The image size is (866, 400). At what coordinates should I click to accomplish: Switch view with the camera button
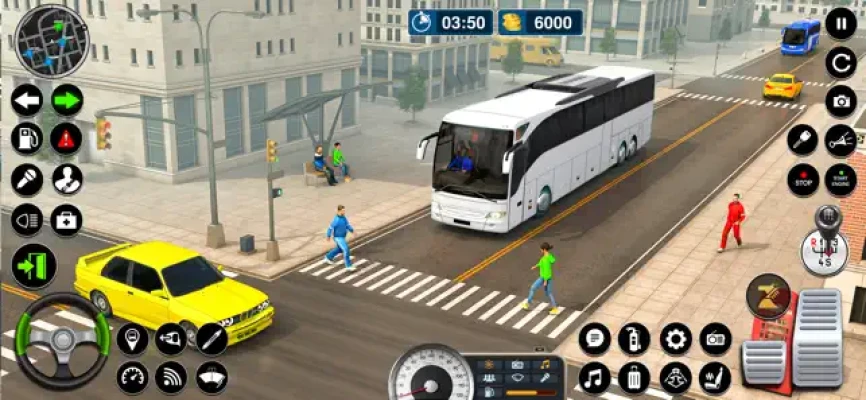[x=840, y=101]
